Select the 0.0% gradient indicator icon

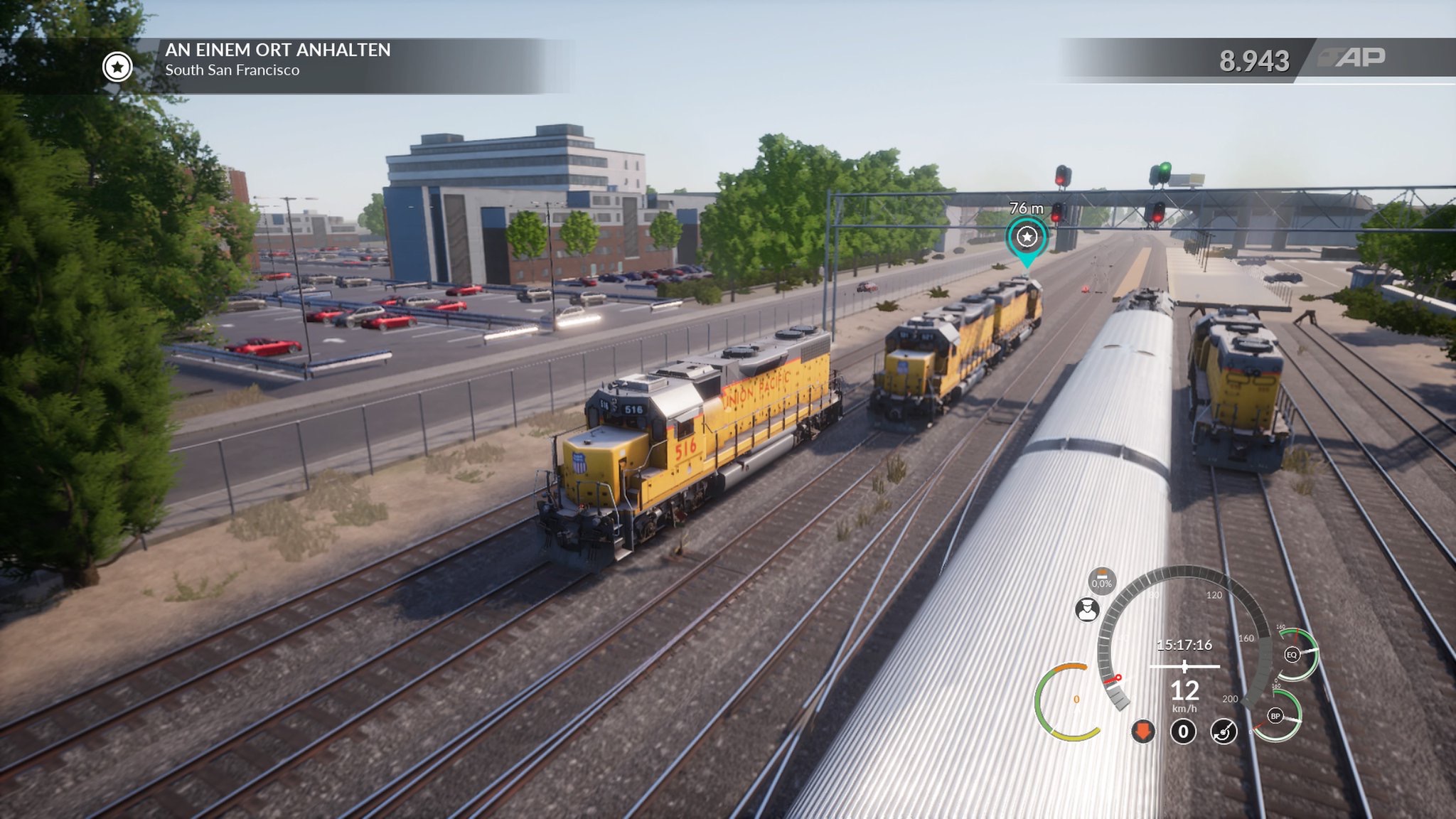(x=1102, y=581)
